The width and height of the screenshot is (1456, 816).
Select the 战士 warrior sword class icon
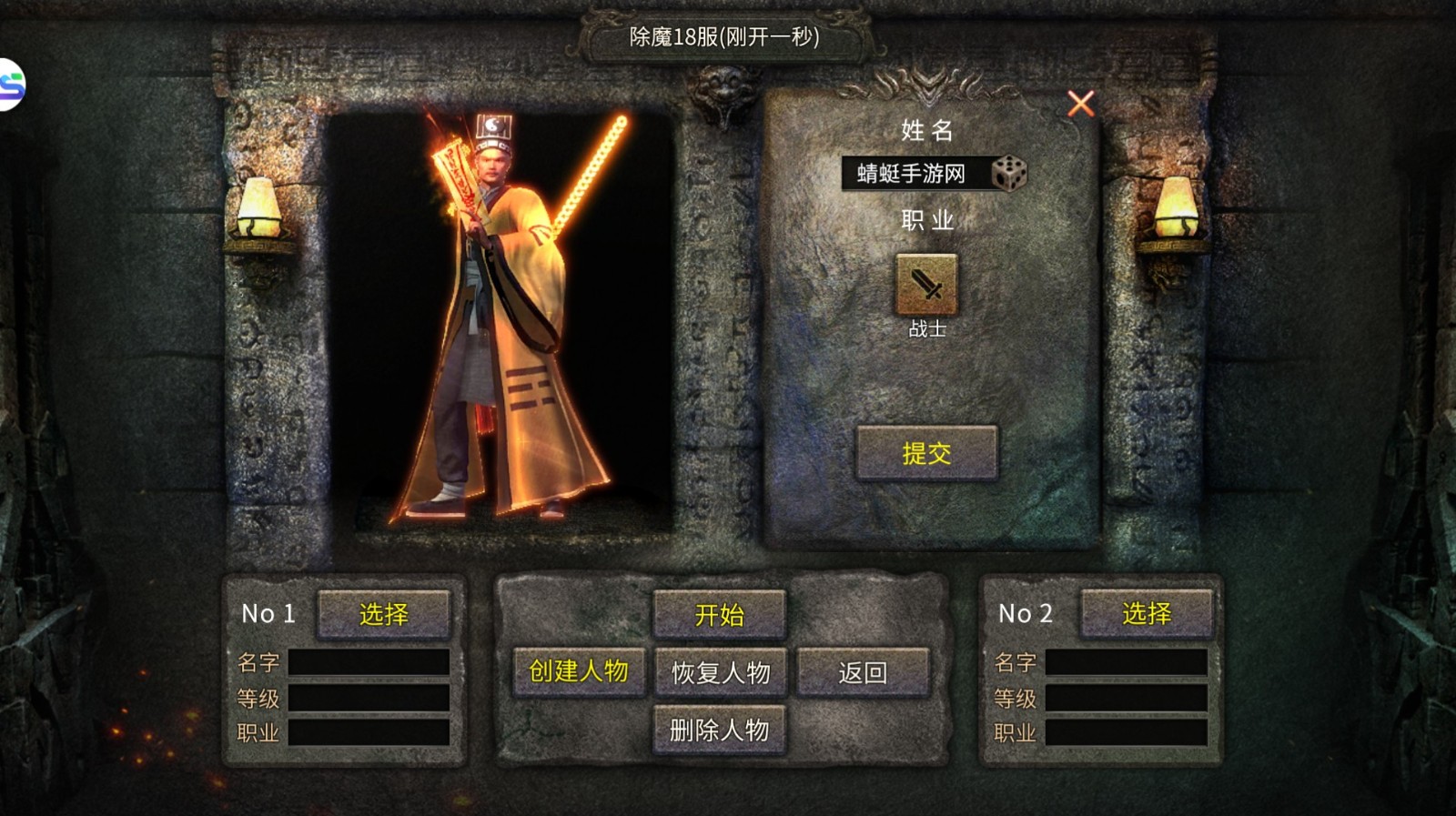[x=925, y=283]
